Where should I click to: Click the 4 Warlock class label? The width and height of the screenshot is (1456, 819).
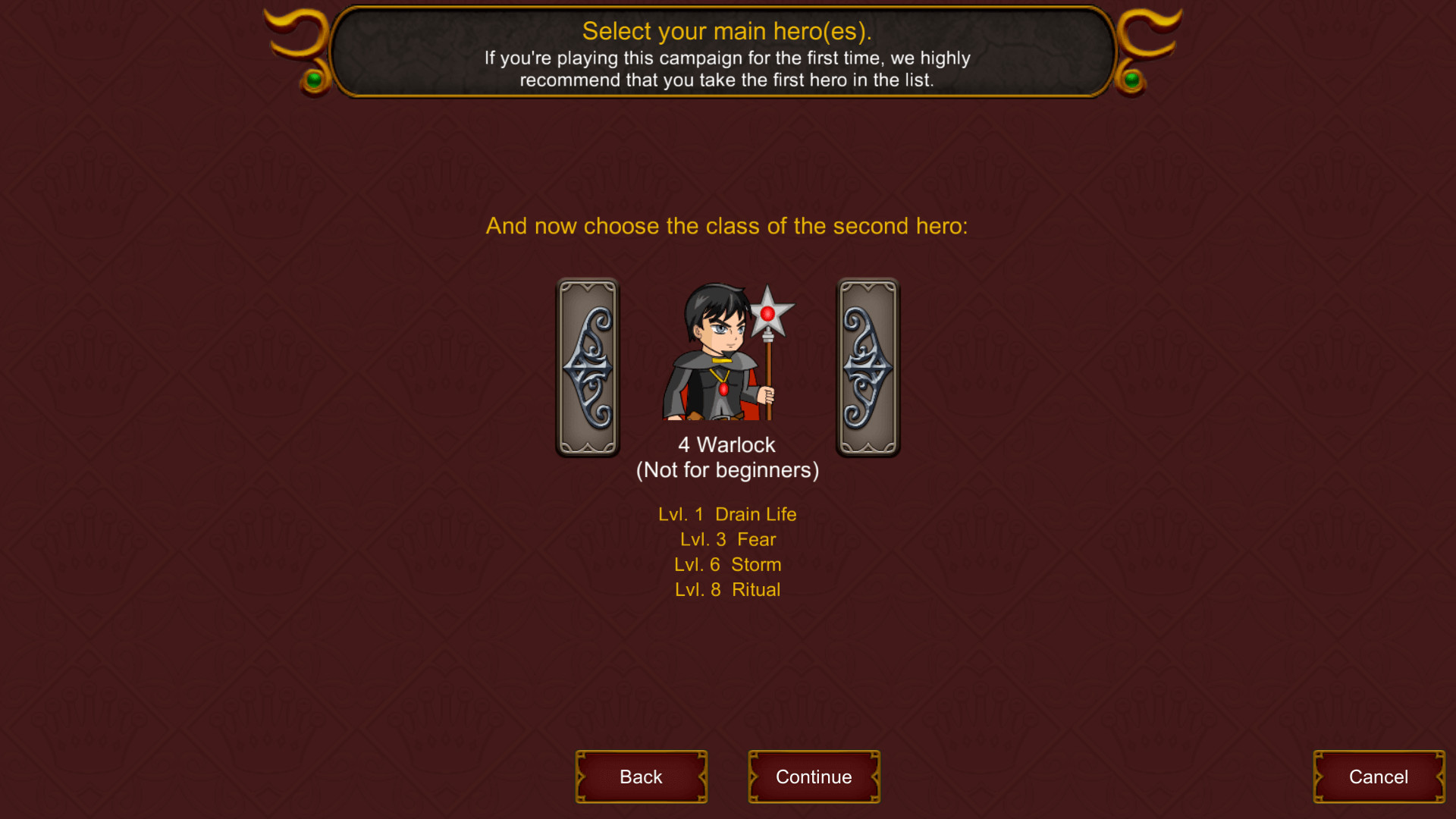(x=726, y=444)
